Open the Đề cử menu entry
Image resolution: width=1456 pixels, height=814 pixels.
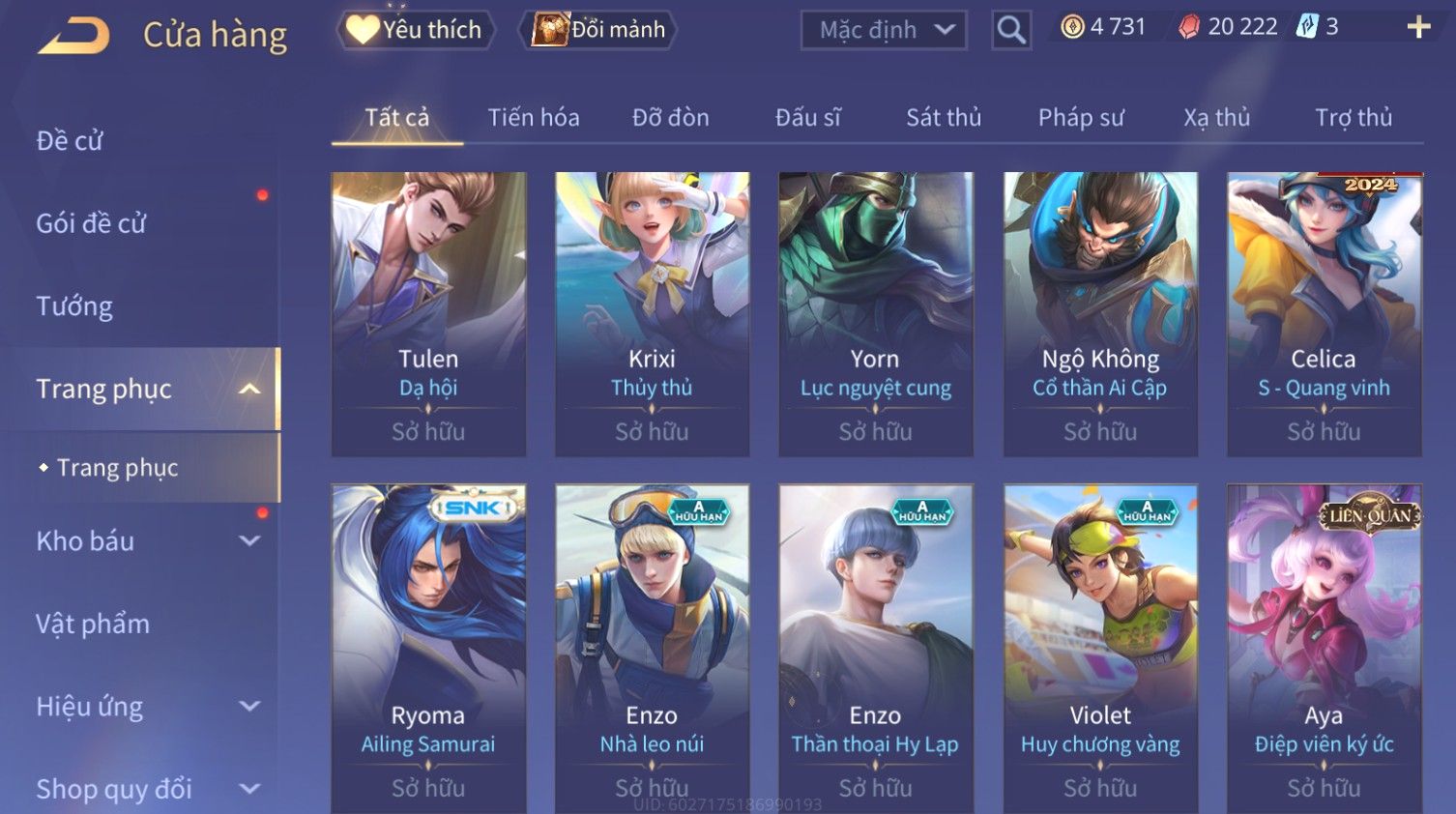(70, 141)
